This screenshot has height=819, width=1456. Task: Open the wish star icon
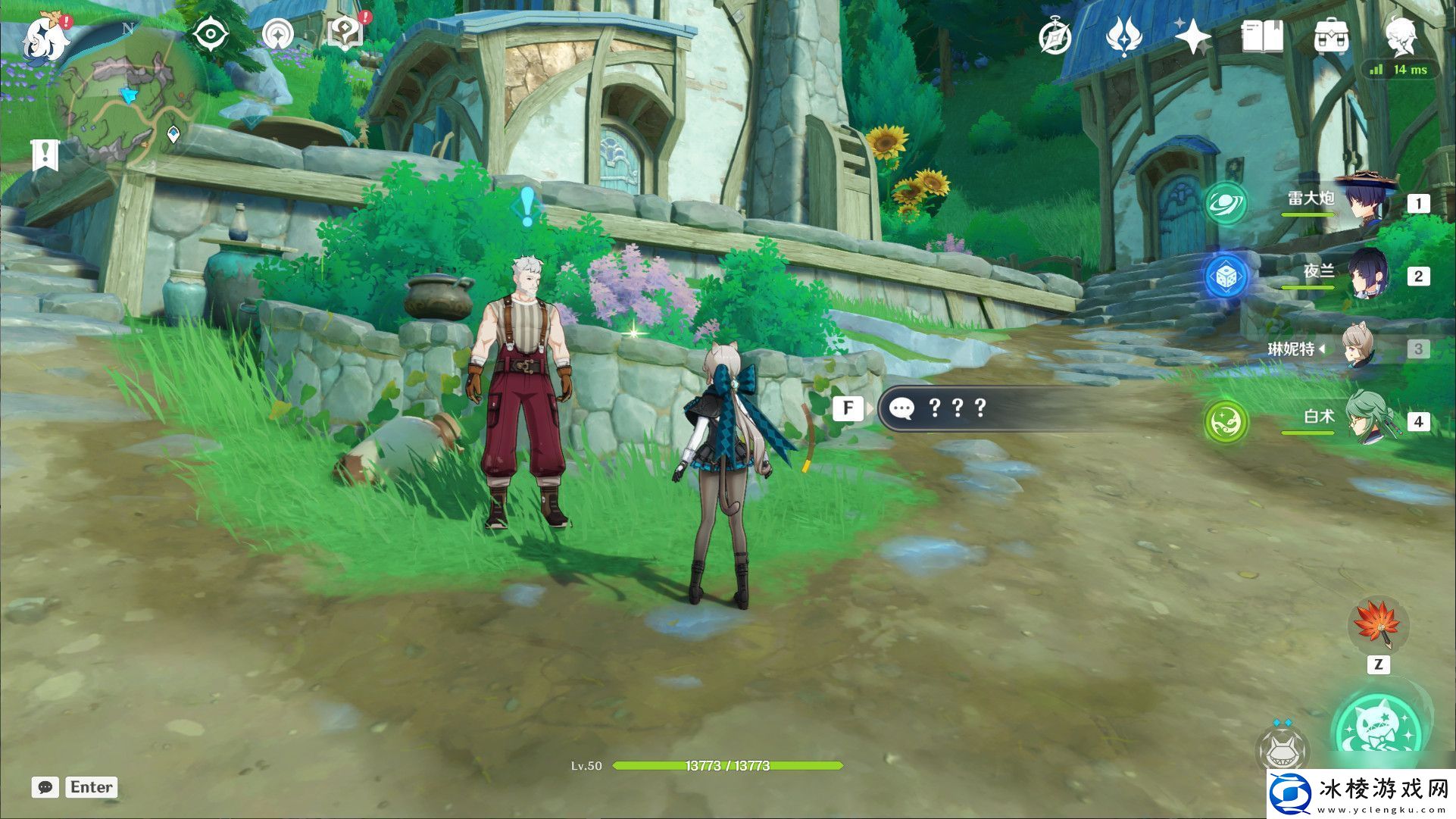pos(1192,36)
